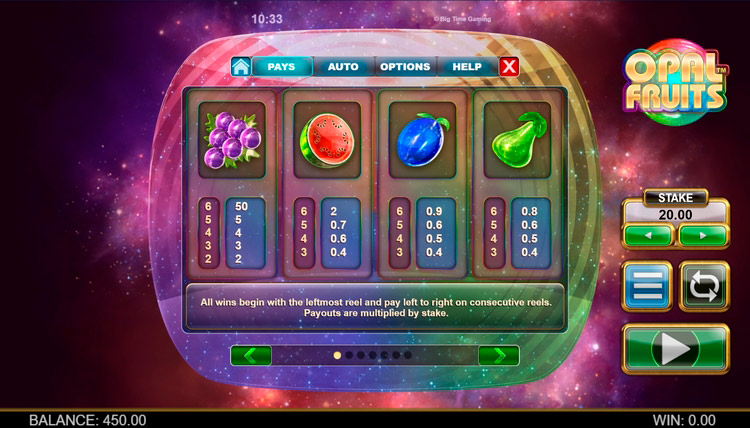
Task: Open the HELP tab
Action: pyautogui.click(x=466, y=67)
